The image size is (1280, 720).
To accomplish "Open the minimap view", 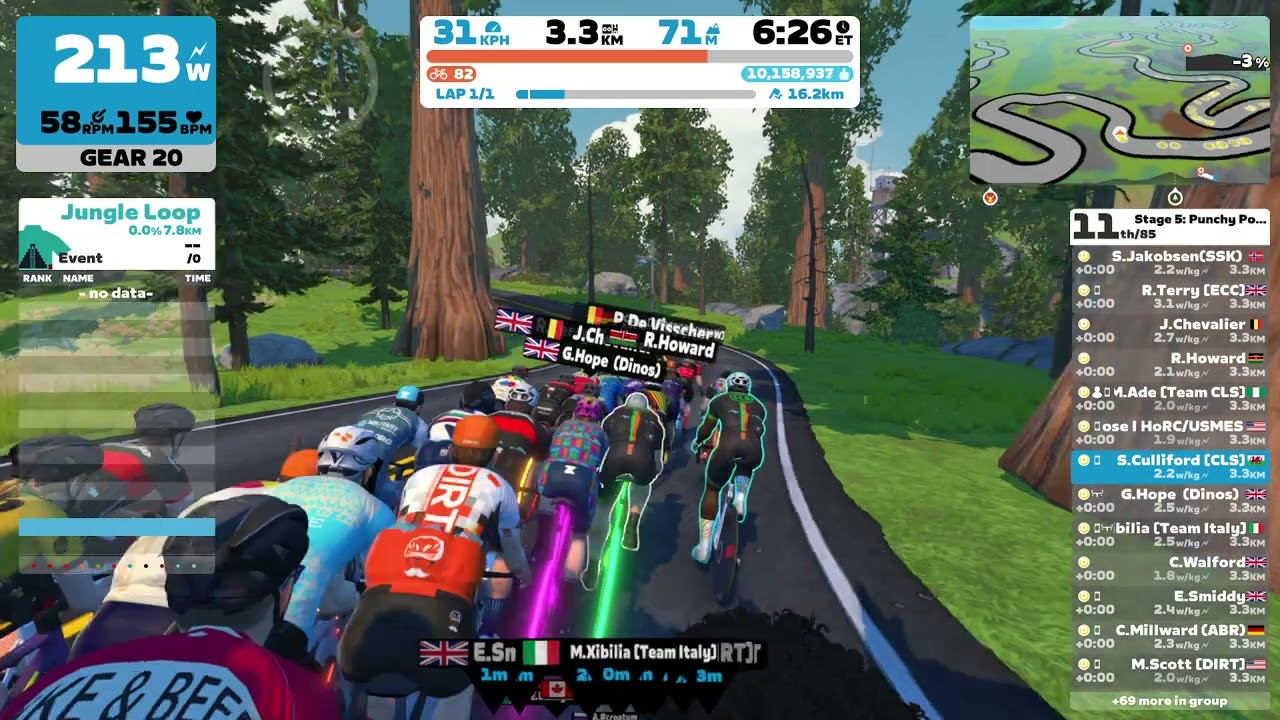I will (1119, 101).
